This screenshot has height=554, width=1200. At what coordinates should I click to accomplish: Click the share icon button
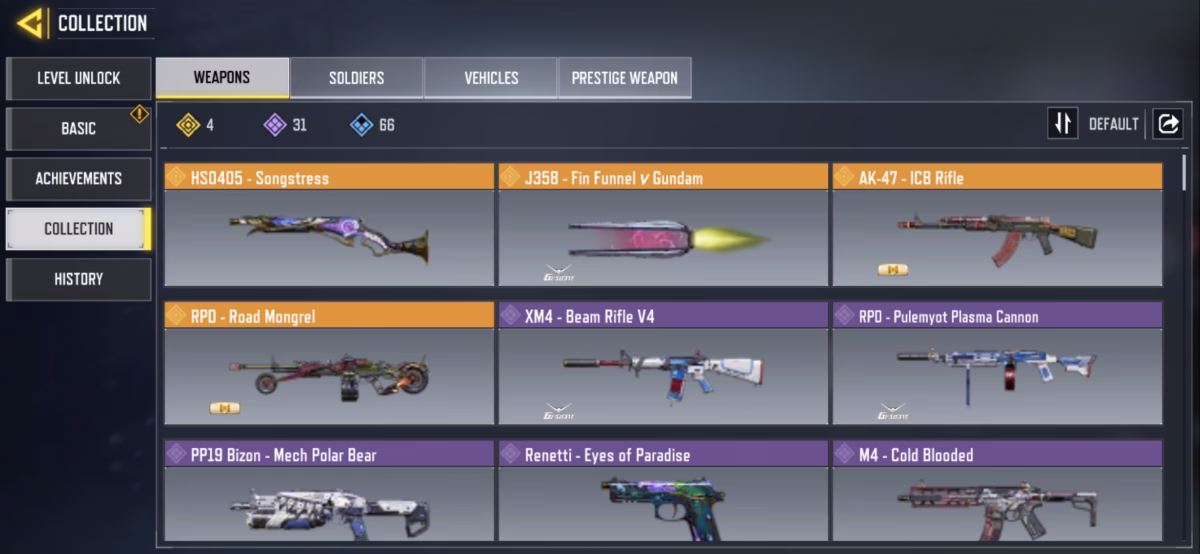point(1167,124)
